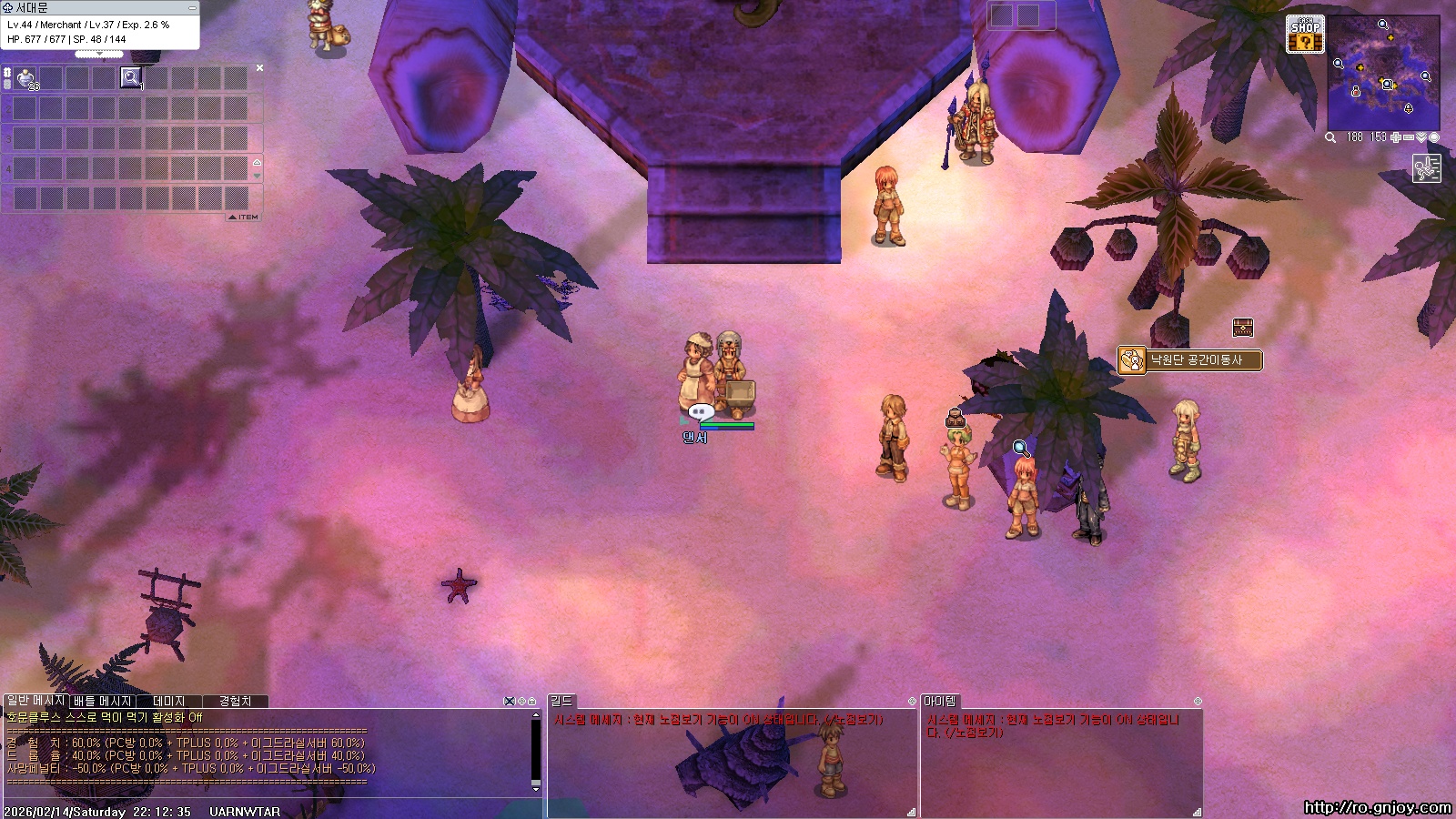1456x819 pixels.
Task: Click the minimap
Action: click(x=1383, y=73)
